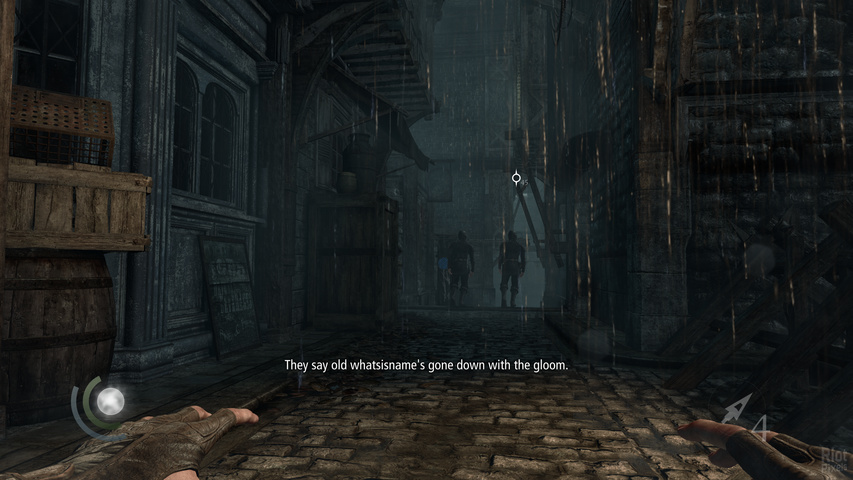
Task: Click the light gem visibility indicator
Action: pyautogui.click(x=108, y=401)
